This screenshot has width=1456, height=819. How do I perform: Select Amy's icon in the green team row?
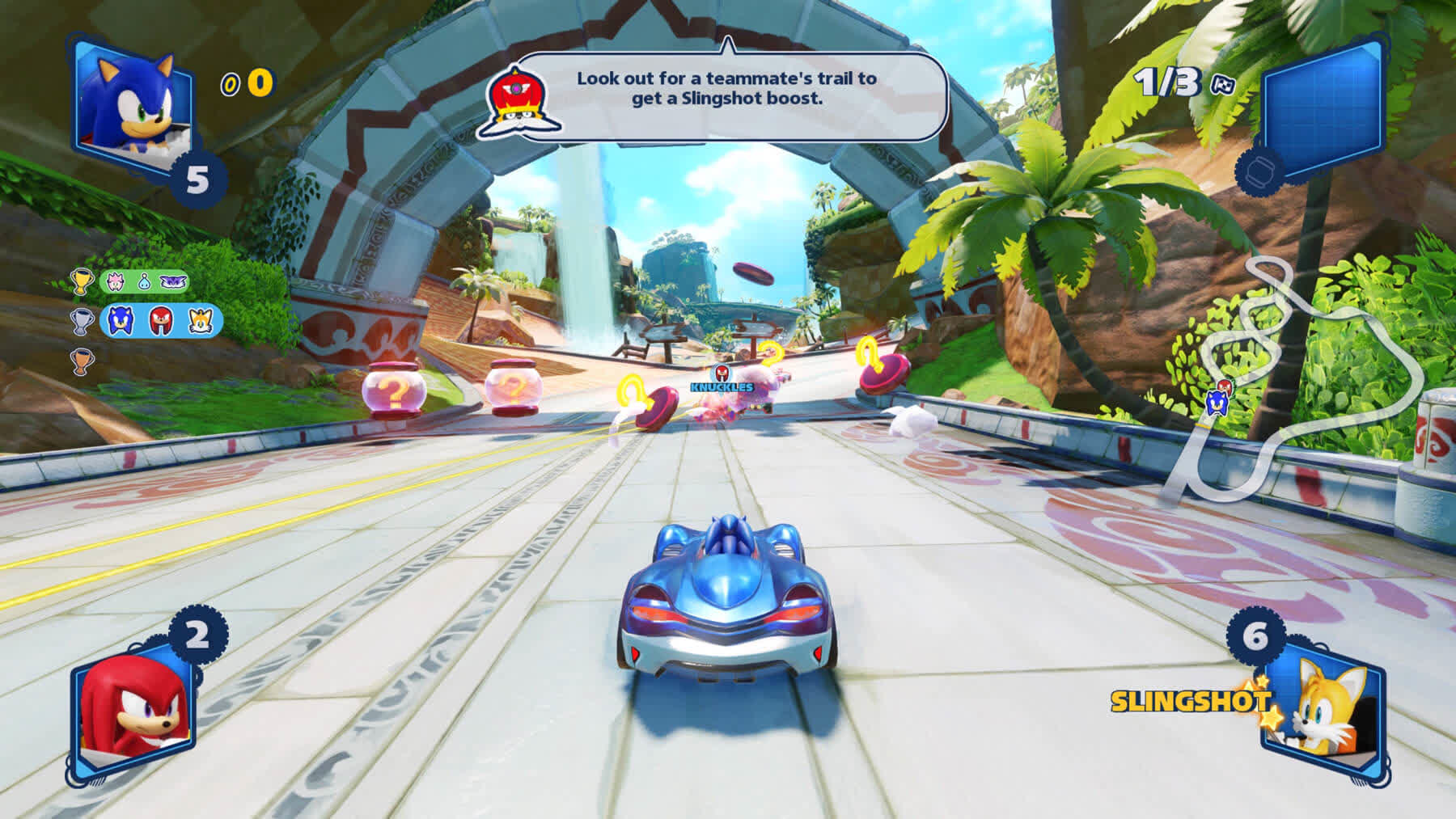point(115,282)
